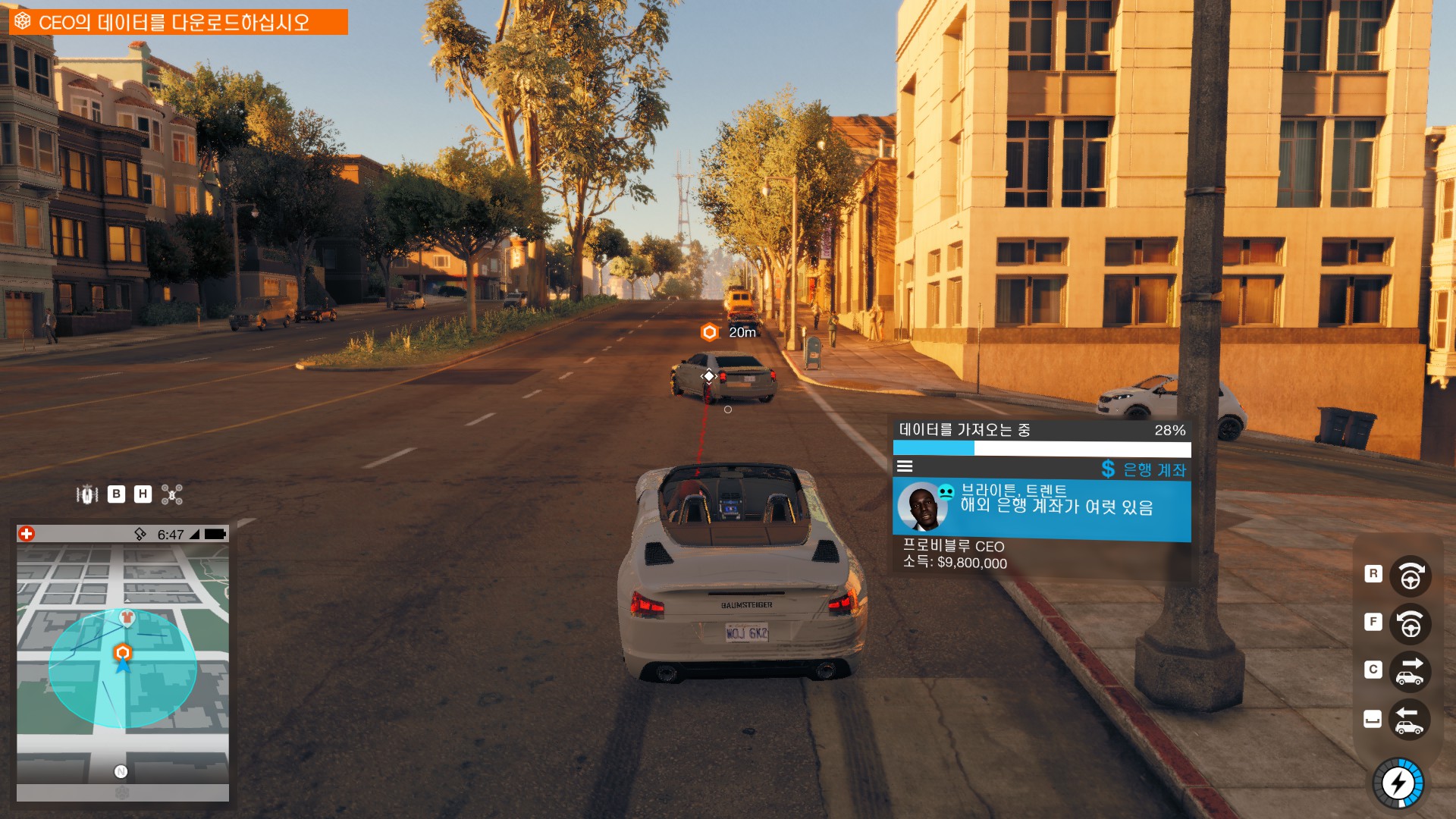The width and height of the screenshot is (1456, 819).
Task: Click the orange 20m waypoint marker
Action: [x=710, y=332]
